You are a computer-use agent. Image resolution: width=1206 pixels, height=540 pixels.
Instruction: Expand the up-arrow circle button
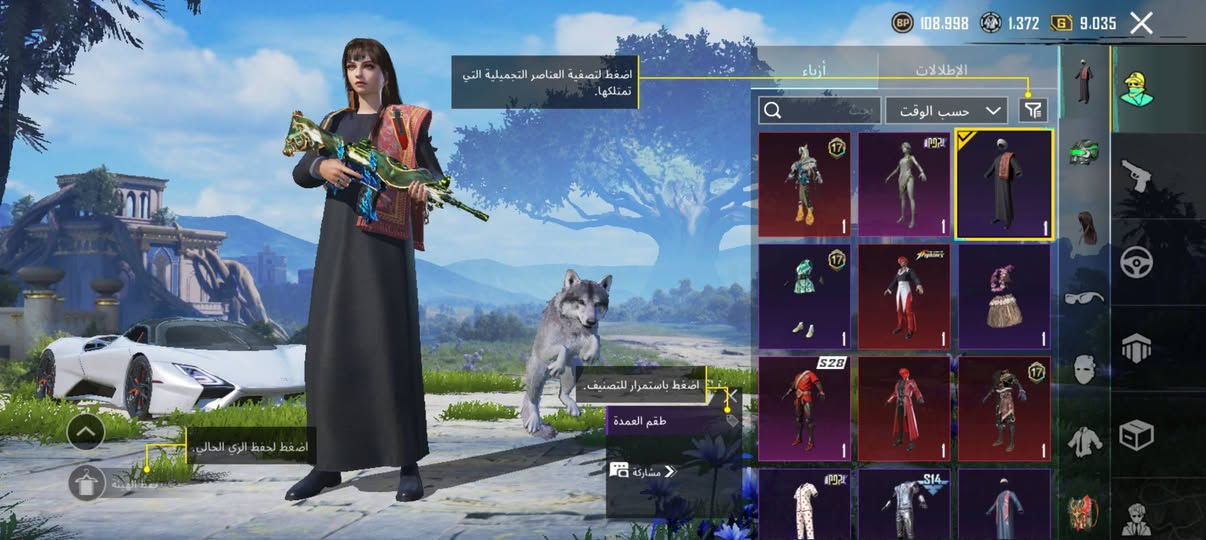coord(87,432)
